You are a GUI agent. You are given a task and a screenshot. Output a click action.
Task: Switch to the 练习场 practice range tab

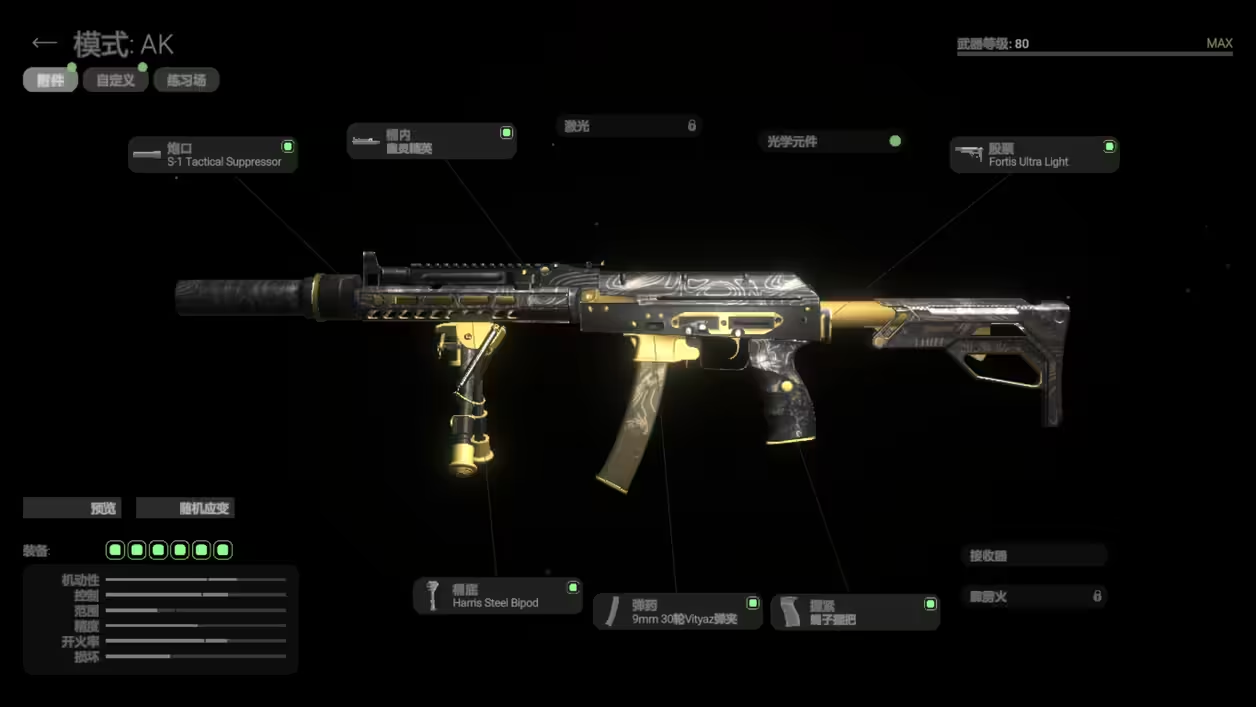pos(186,80)
